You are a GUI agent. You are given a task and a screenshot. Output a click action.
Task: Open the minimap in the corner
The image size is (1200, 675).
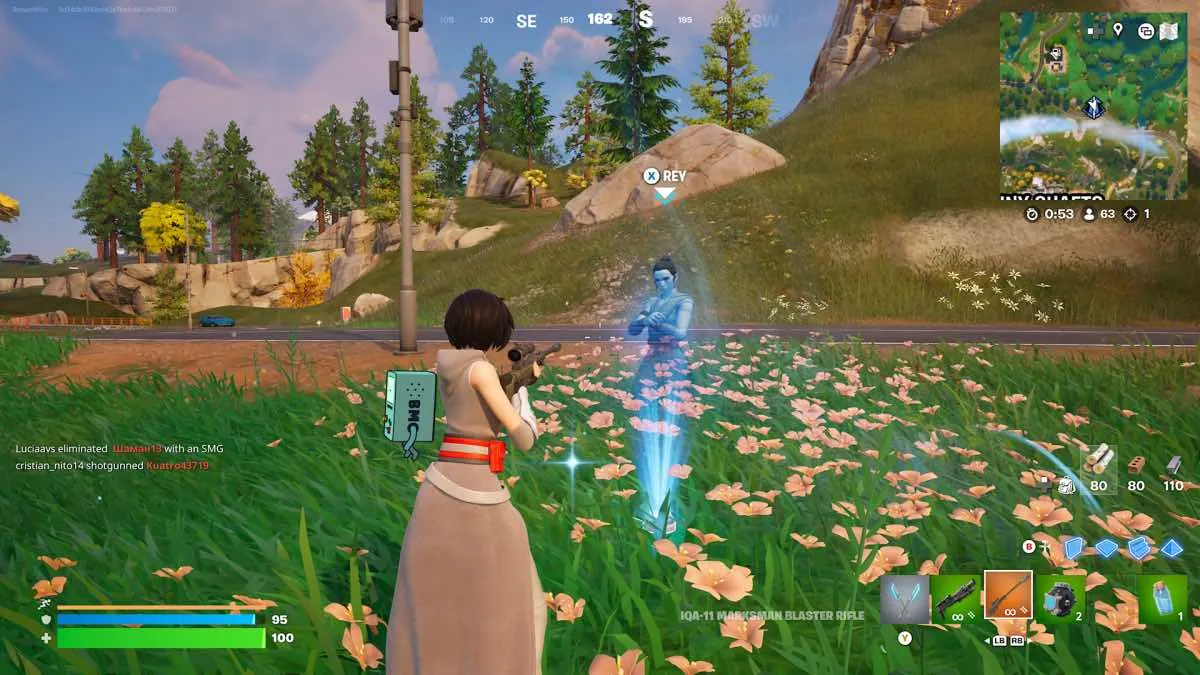pyautogui.click(x=1093, y=110)
